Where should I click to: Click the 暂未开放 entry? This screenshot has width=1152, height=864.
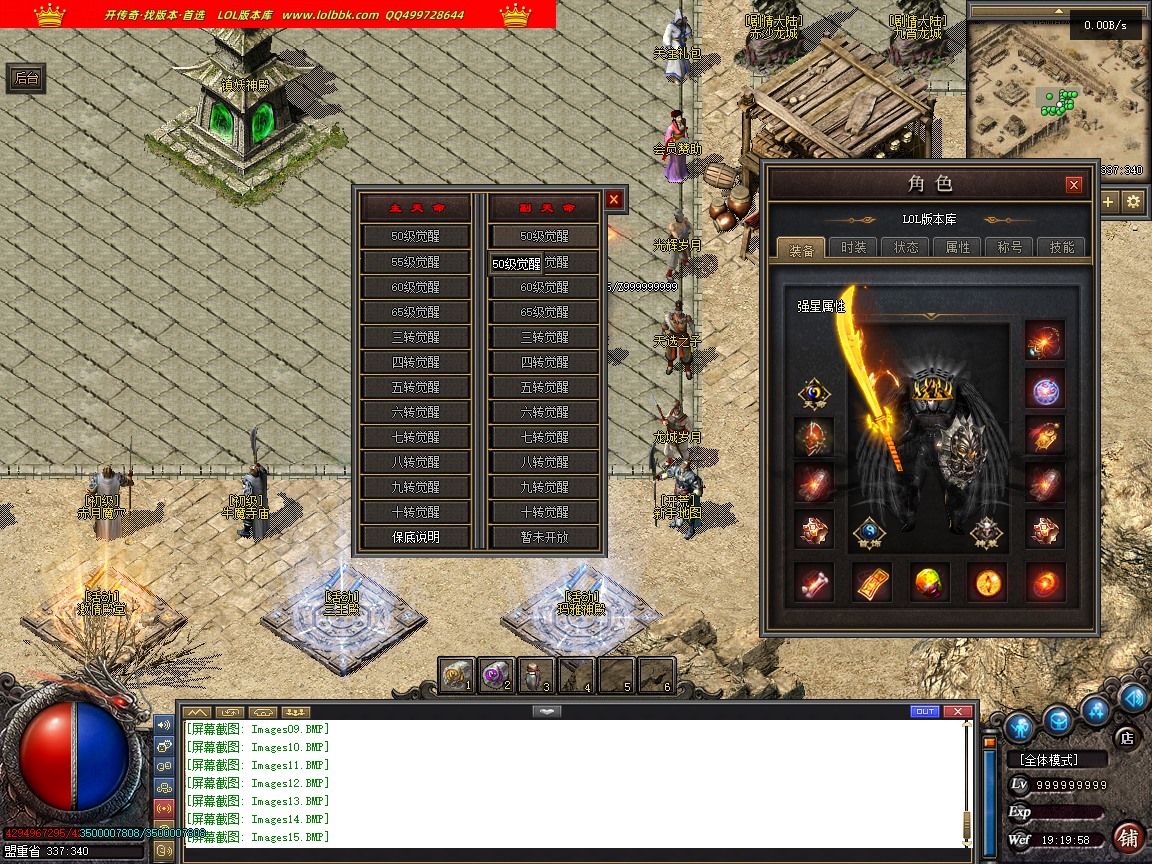click(x=544, y=537)
